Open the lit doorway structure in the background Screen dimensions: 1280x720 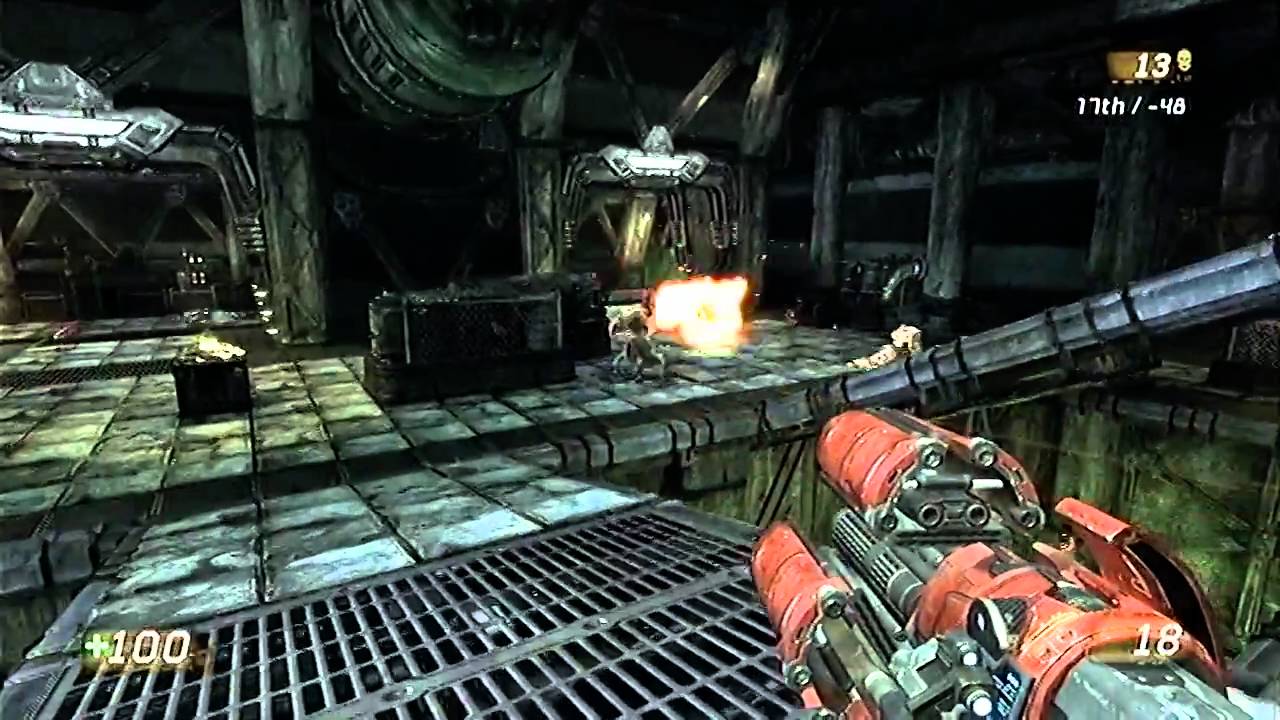640,230
